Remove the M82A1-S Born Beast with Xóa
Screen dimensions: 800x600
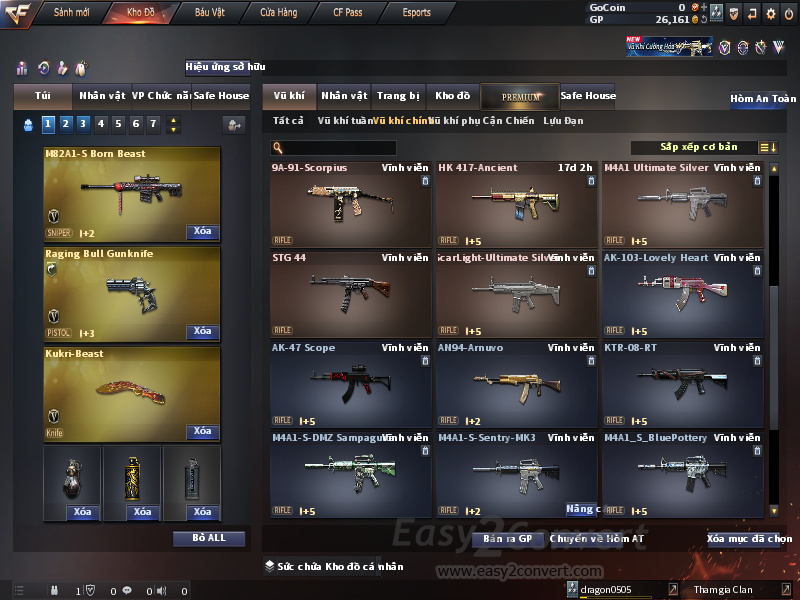[x=202, y=232]
